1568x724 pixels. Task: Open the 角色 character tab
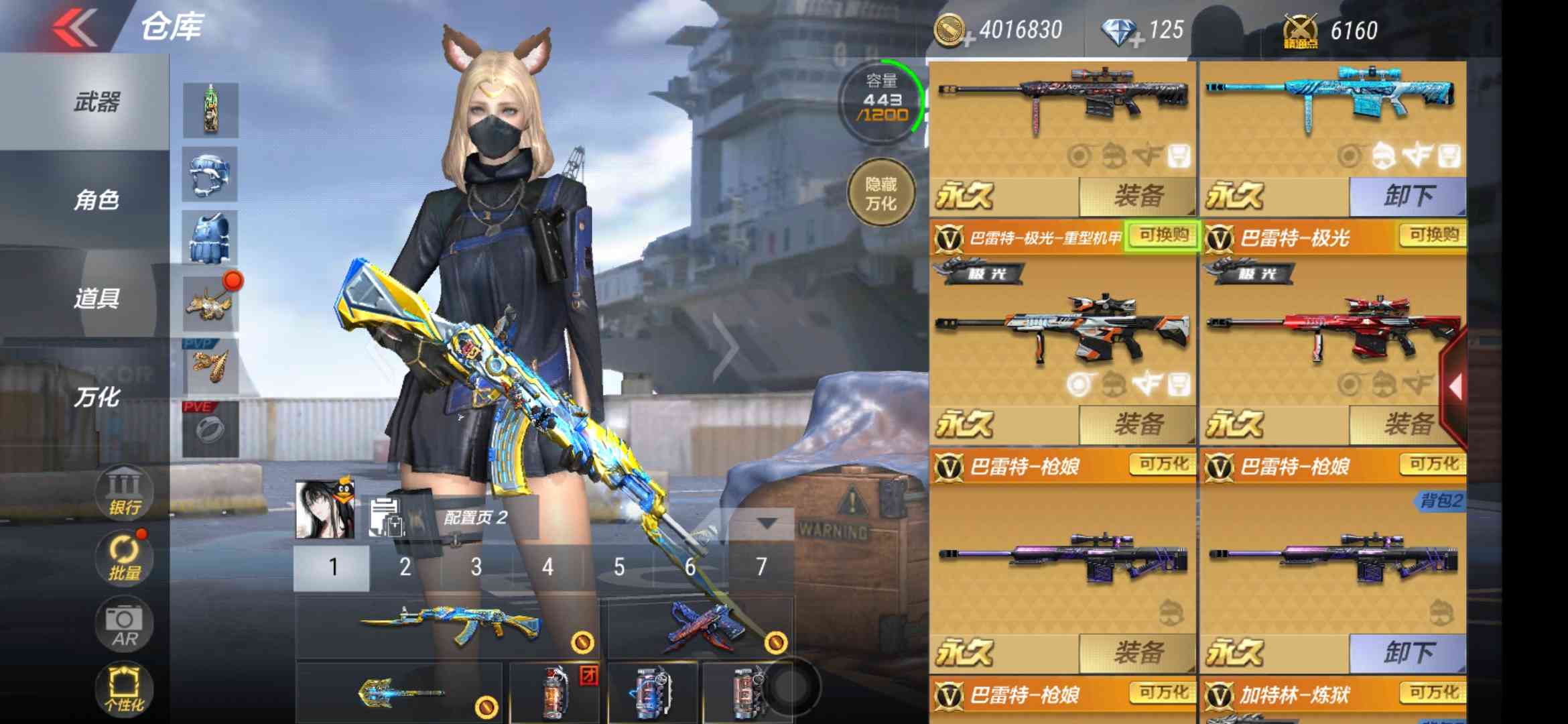96,200
